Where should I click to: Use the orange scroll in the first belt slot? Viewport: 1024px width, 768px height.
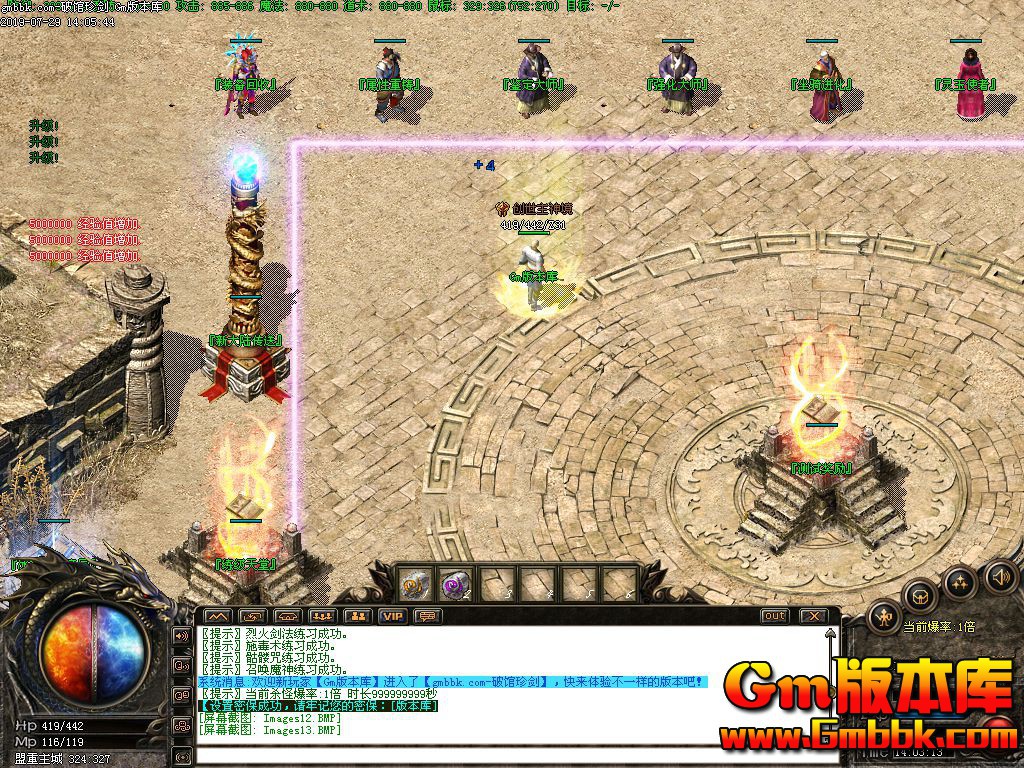click(x=414, y=583)
